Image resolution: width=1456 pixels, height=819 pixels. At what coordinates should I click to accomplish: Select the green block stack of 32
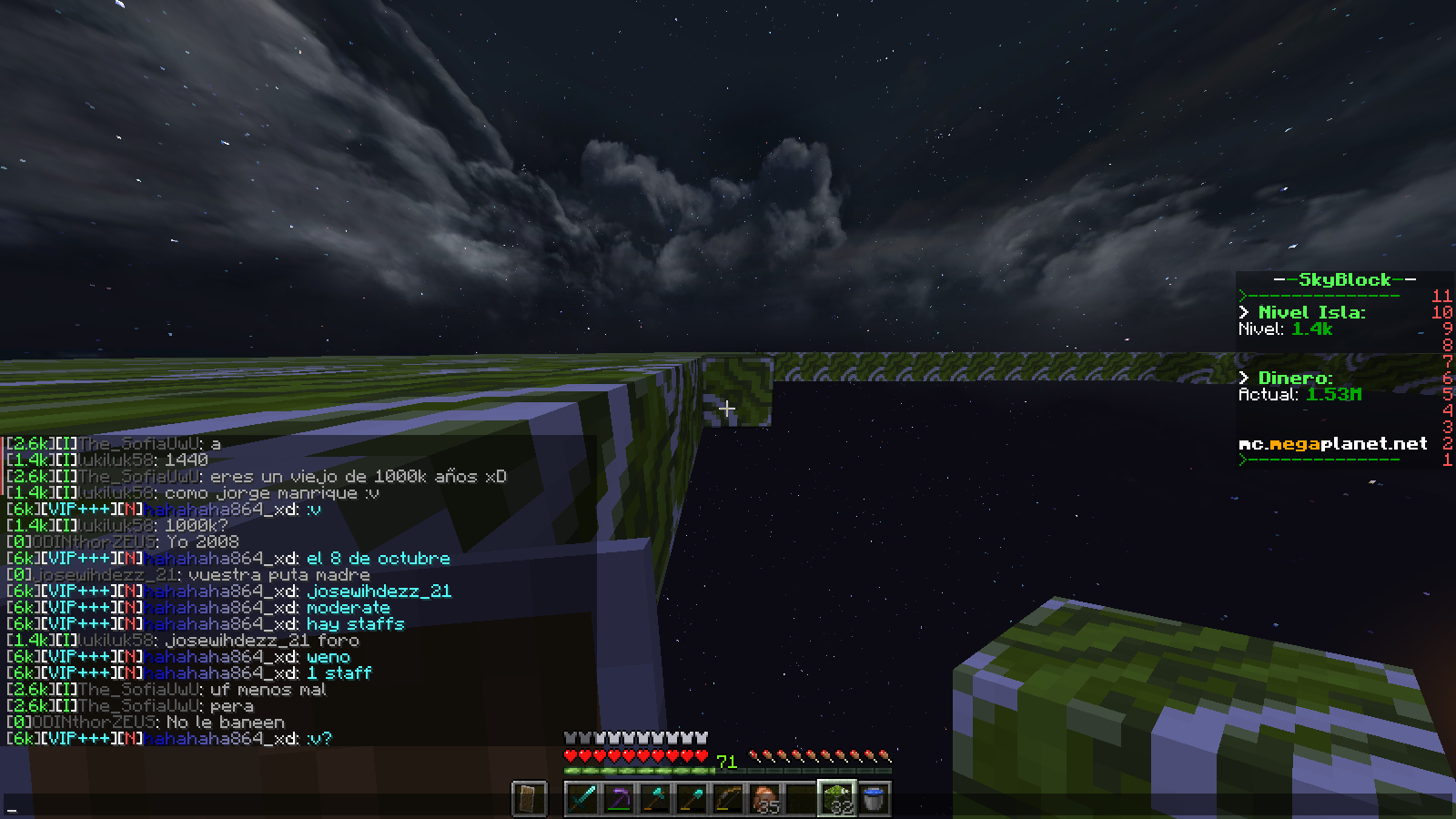click(837, 799)
